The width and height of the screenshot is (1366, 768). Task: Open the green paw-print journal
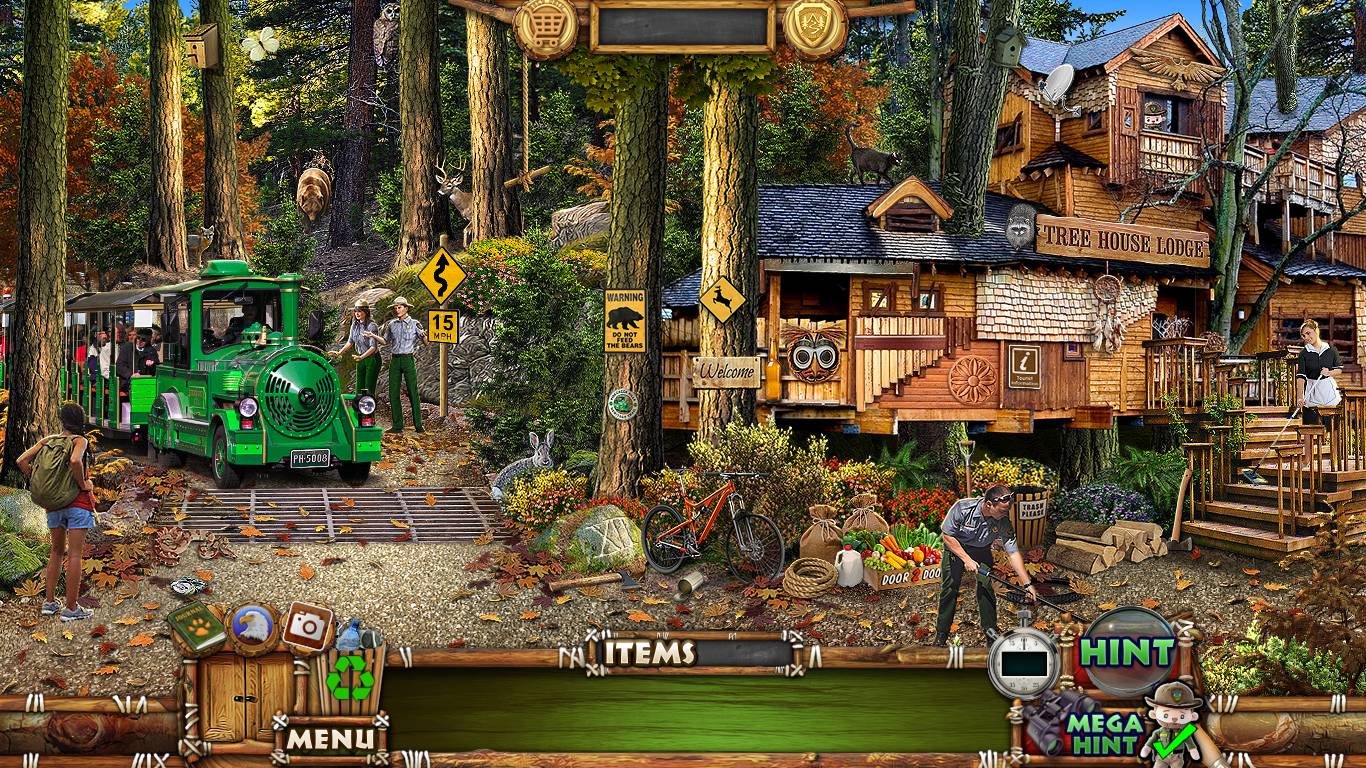click(197, 627)
